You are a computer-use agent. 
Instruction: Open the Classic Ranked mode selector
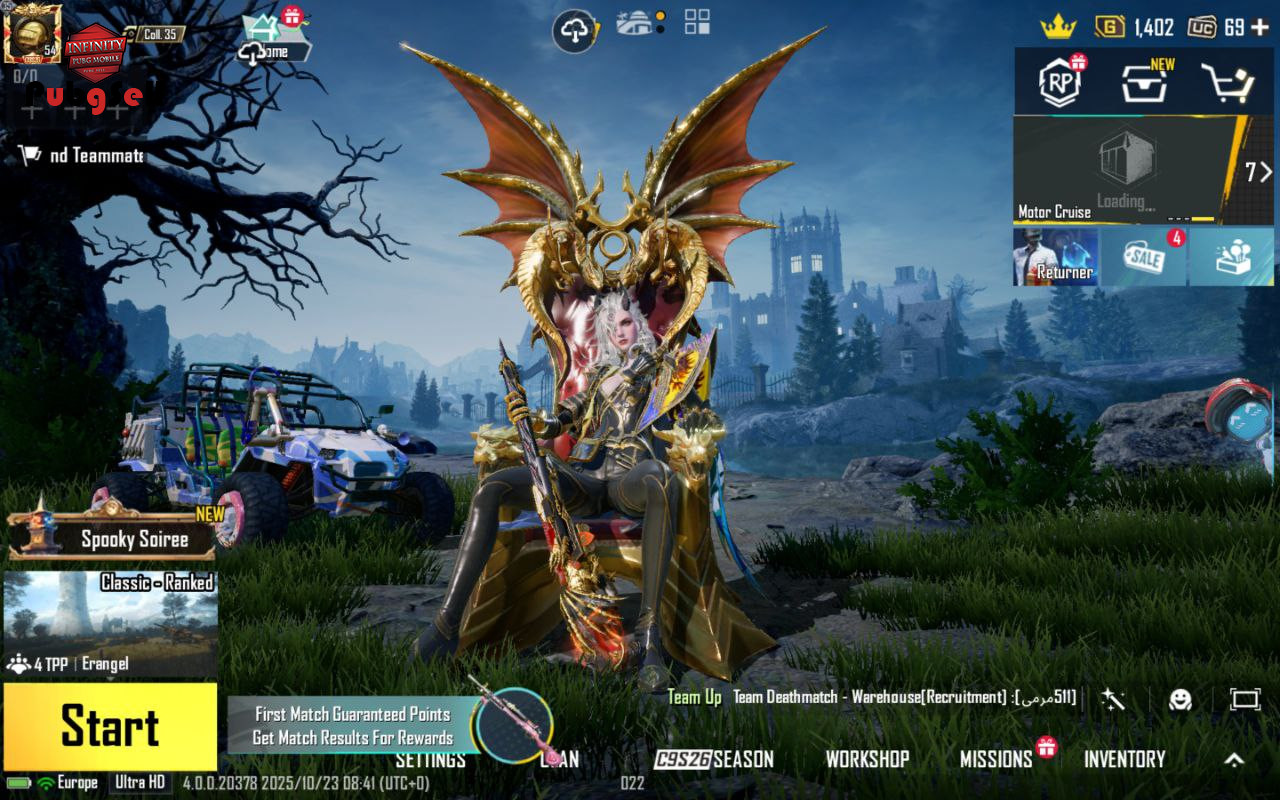click(x=110, y=625)
